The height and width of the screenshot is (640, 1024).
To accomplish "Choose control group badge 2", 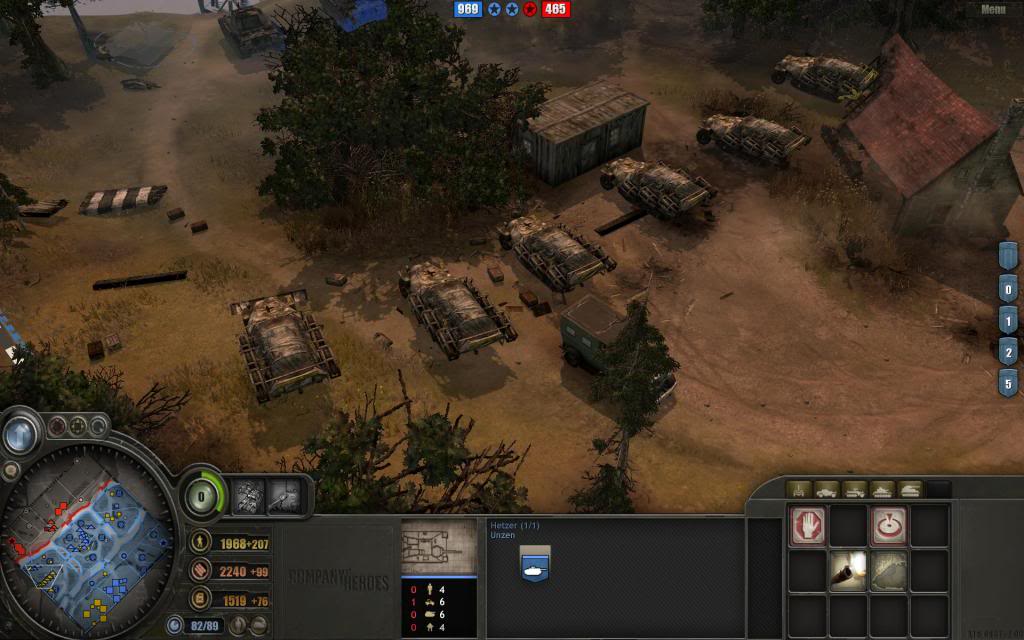I will (x=1009, y=352).
